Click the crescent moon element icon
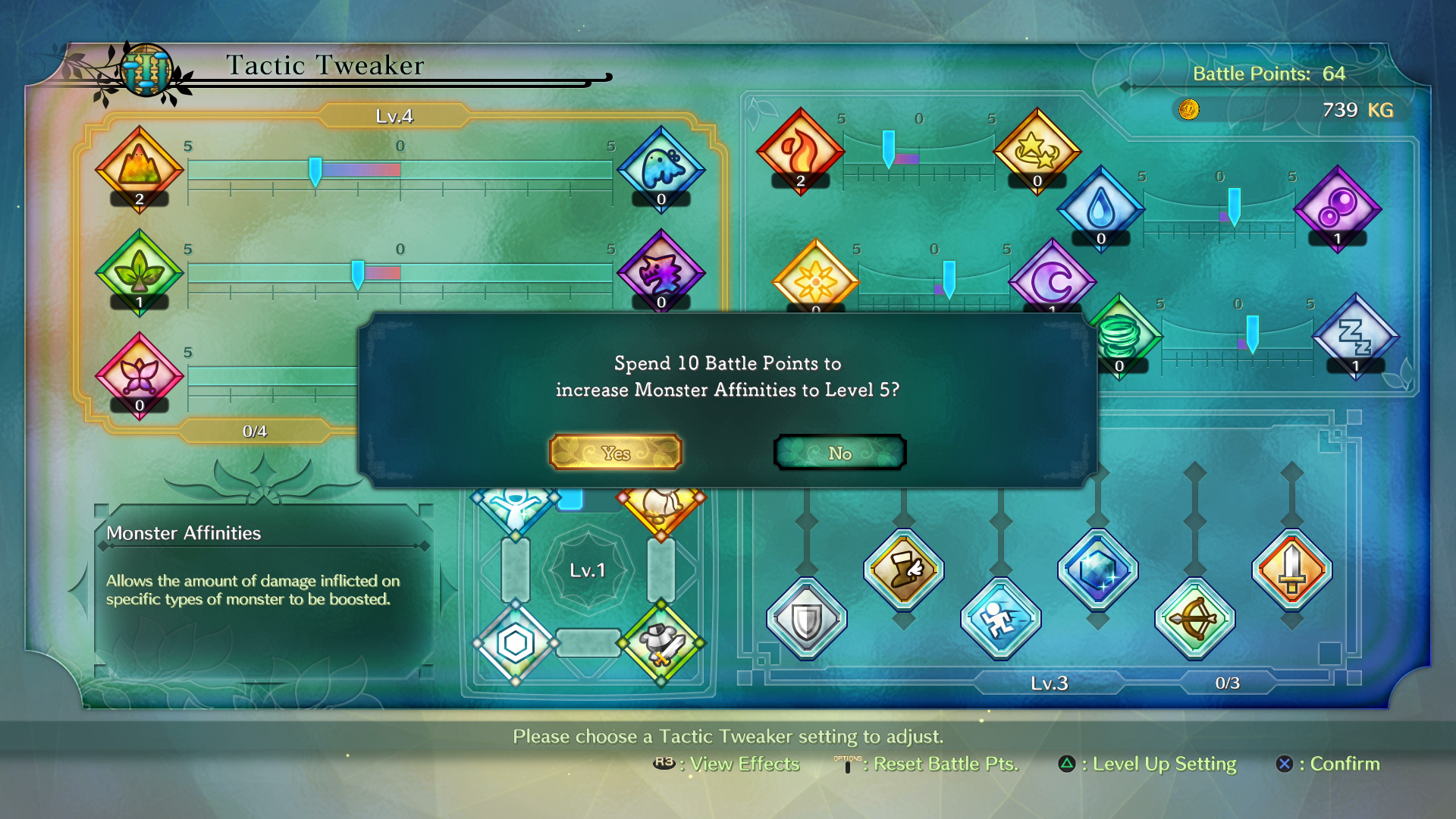Viewport: 1456px width, 819px height. [1053, 282]
